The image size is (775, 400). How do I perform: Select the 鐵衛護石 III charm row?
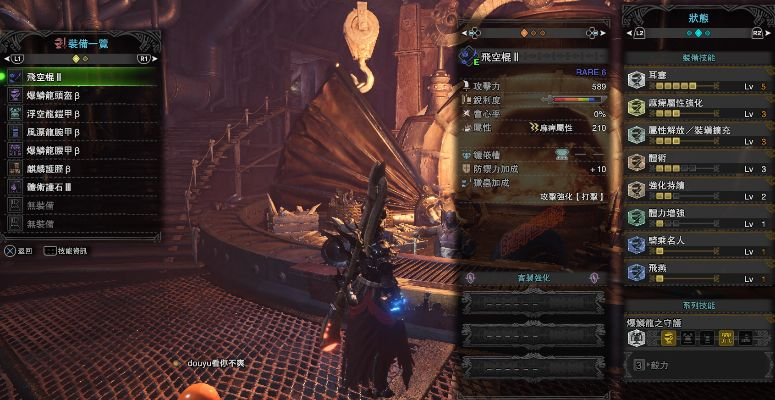pos(80,187)
